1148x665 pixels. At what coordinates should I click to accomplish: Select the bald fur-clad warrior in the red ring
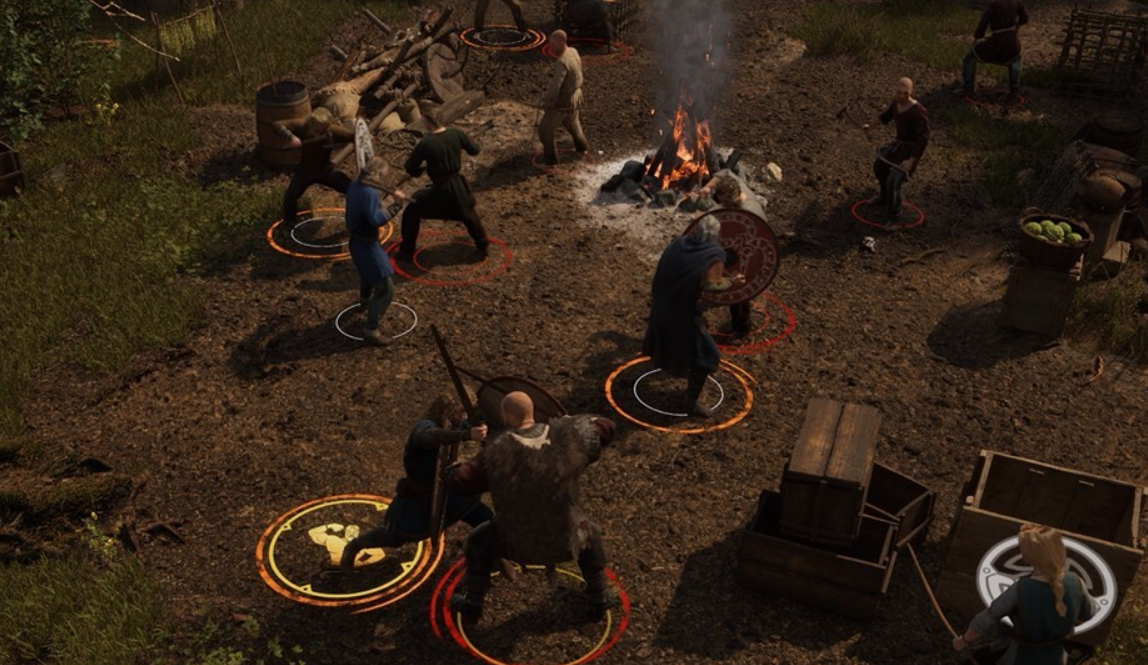[x=535, y=500]
